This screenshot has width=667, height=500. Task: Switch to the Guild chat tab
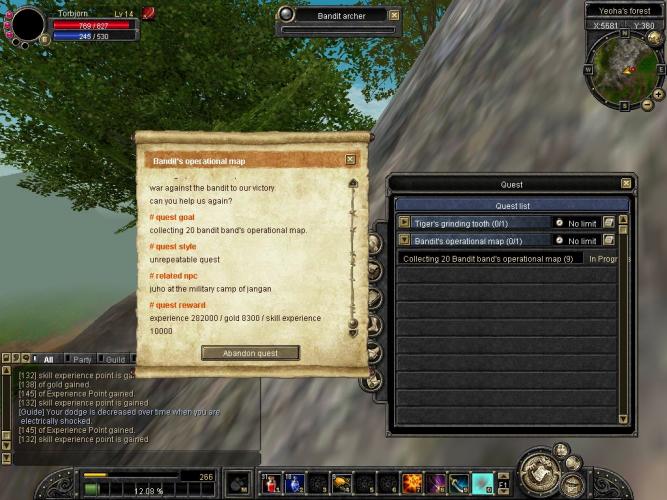click(x=115, y=359)
